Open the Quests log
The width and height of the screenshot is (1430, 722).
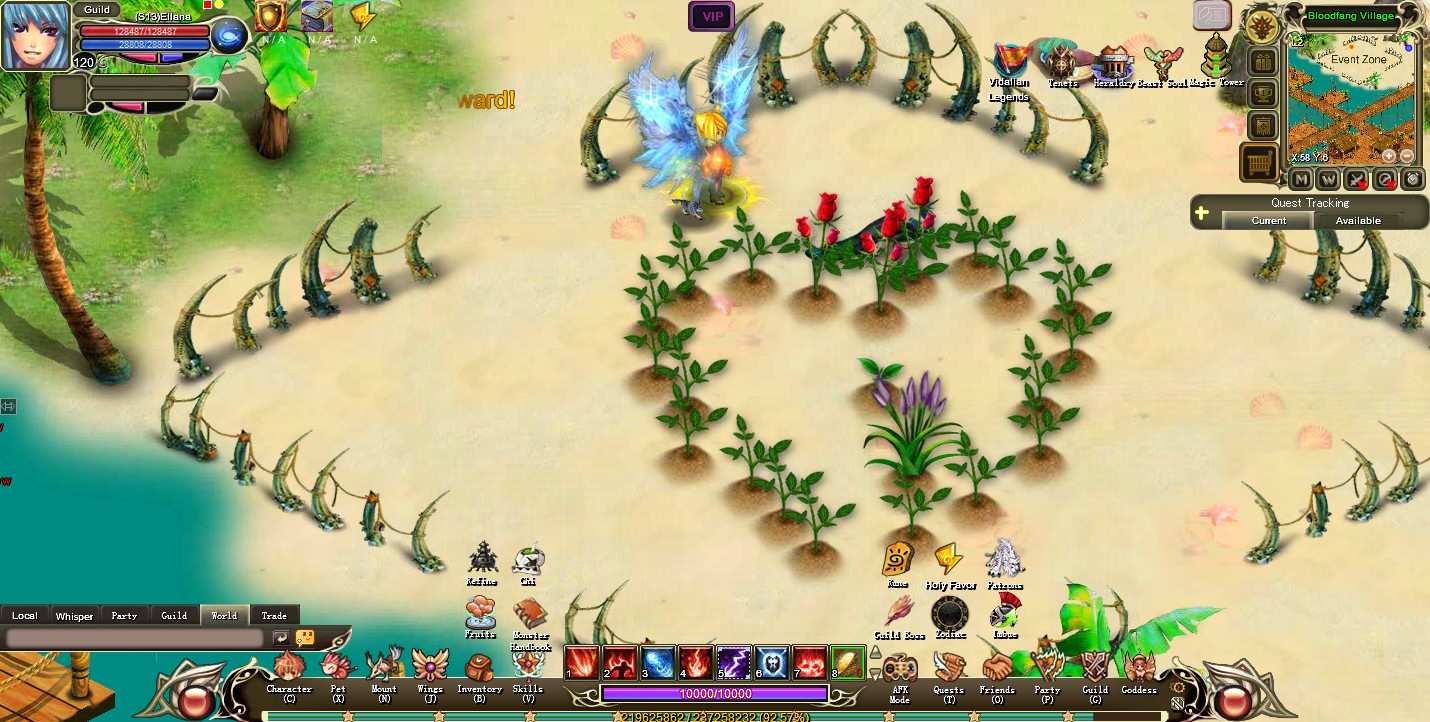click(x=948, y=669)
